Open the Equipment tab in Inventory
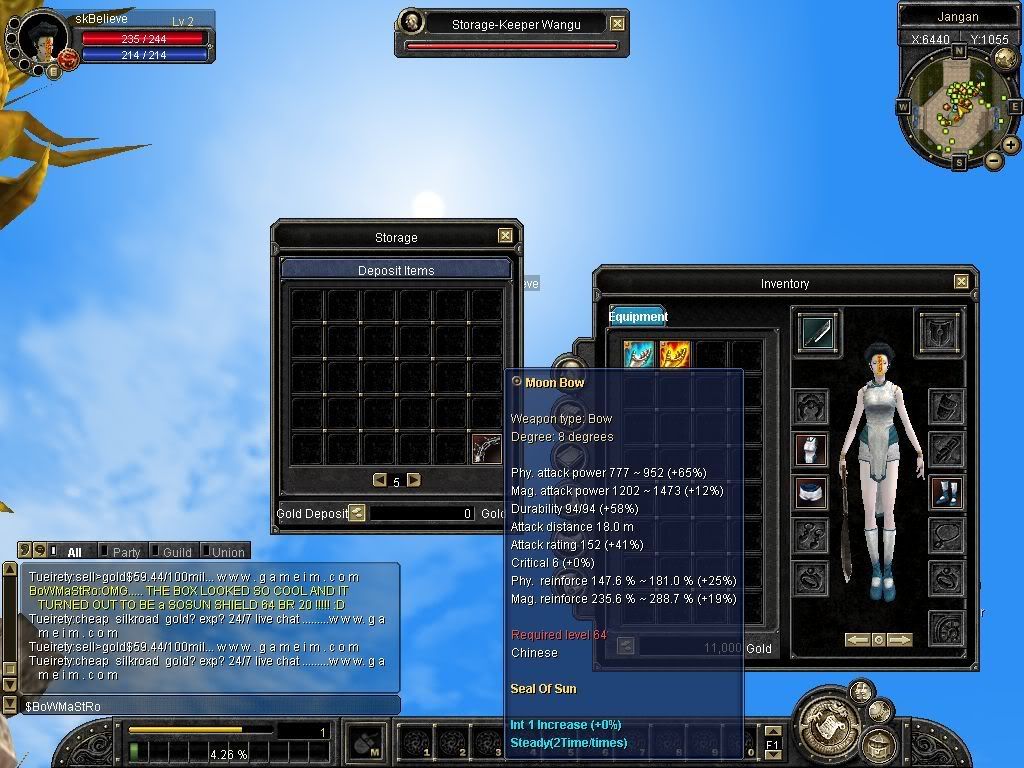The height and width of the screenshot is (768, 1024). pyautogui.click(x=638, y=317)
